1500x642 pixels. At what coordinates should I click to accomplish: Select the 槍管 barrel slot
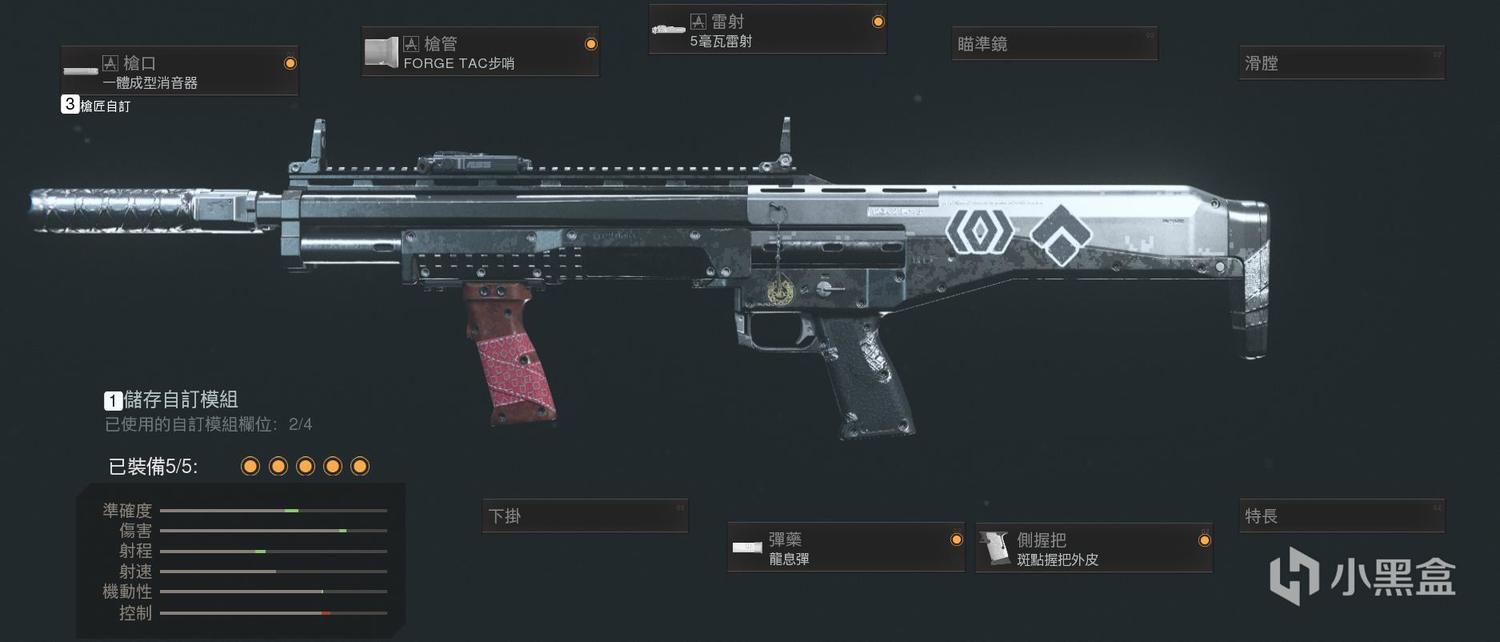pyautogui.click(x=480, y=53)
